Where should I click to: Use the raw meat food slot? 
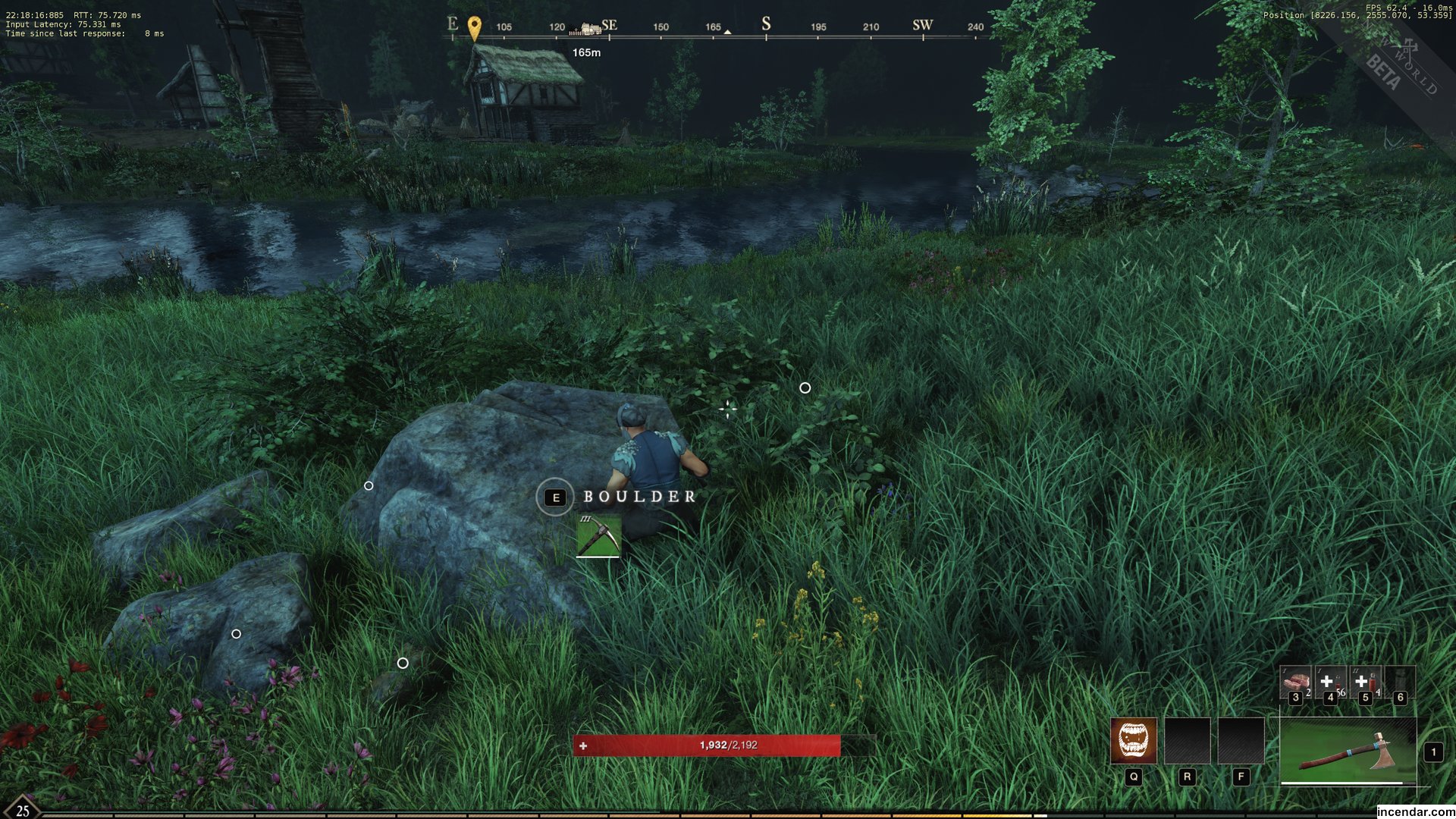(1295, 682)
